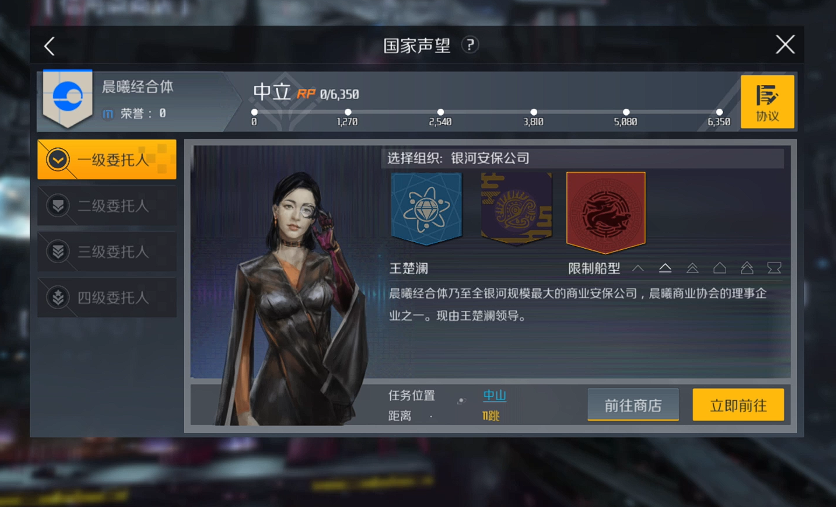Open the 协议 agreement button
Viewport: 836px width, 507px height.
(x=767, y=102)
